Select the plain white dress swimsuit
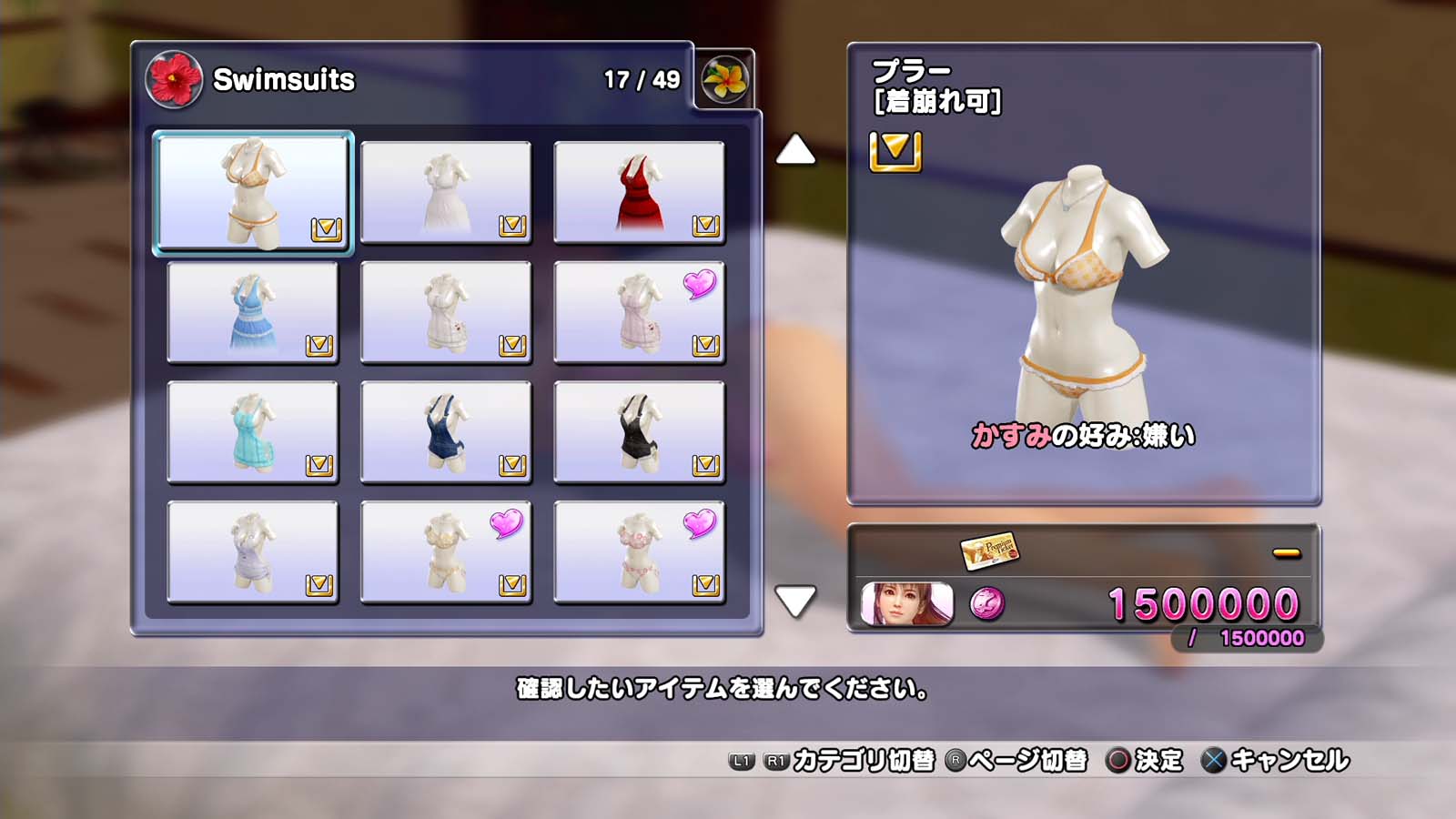The image size is (1456, 819). coord(446,192)
